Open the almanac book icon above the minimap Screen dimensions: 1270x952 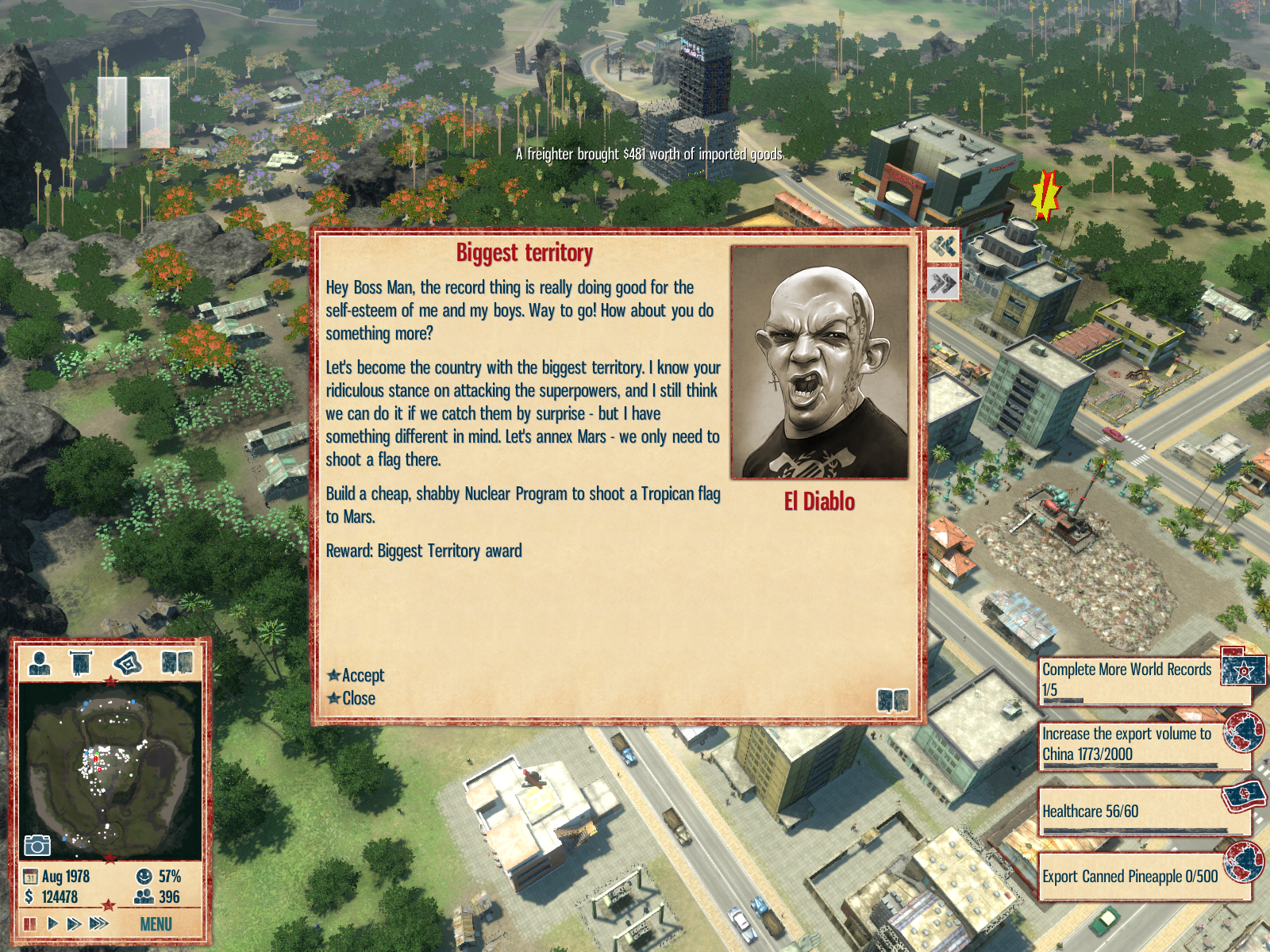176,662
